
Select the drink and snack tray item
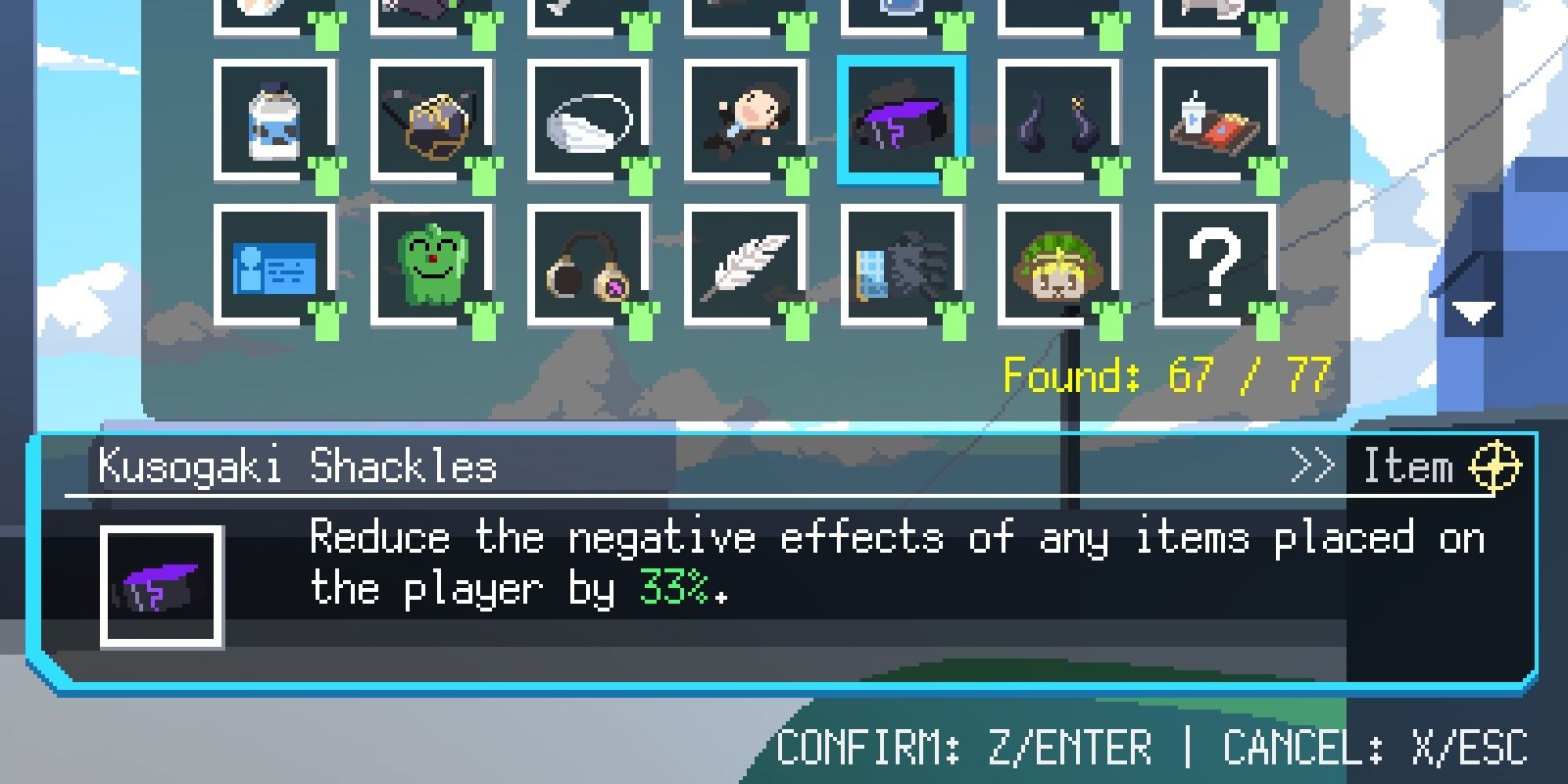1215,122
